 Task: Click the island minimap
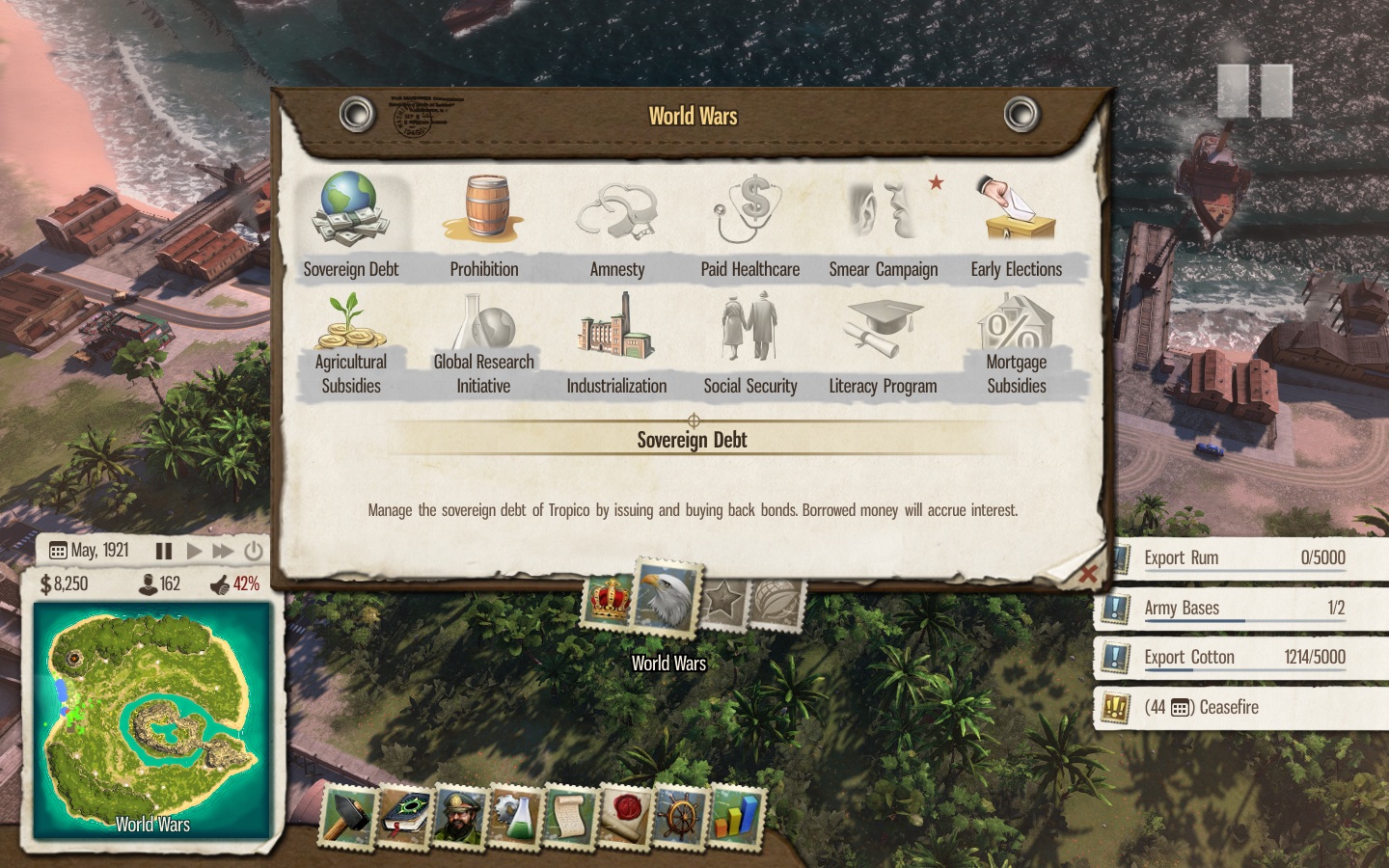tap(152, 719)
